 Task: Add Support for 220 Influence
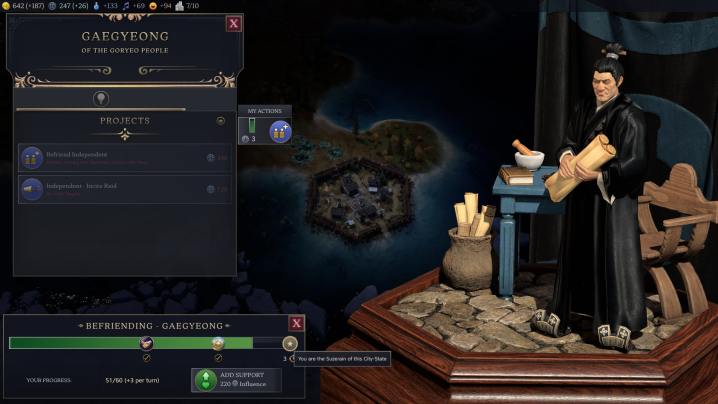point(236,380)
